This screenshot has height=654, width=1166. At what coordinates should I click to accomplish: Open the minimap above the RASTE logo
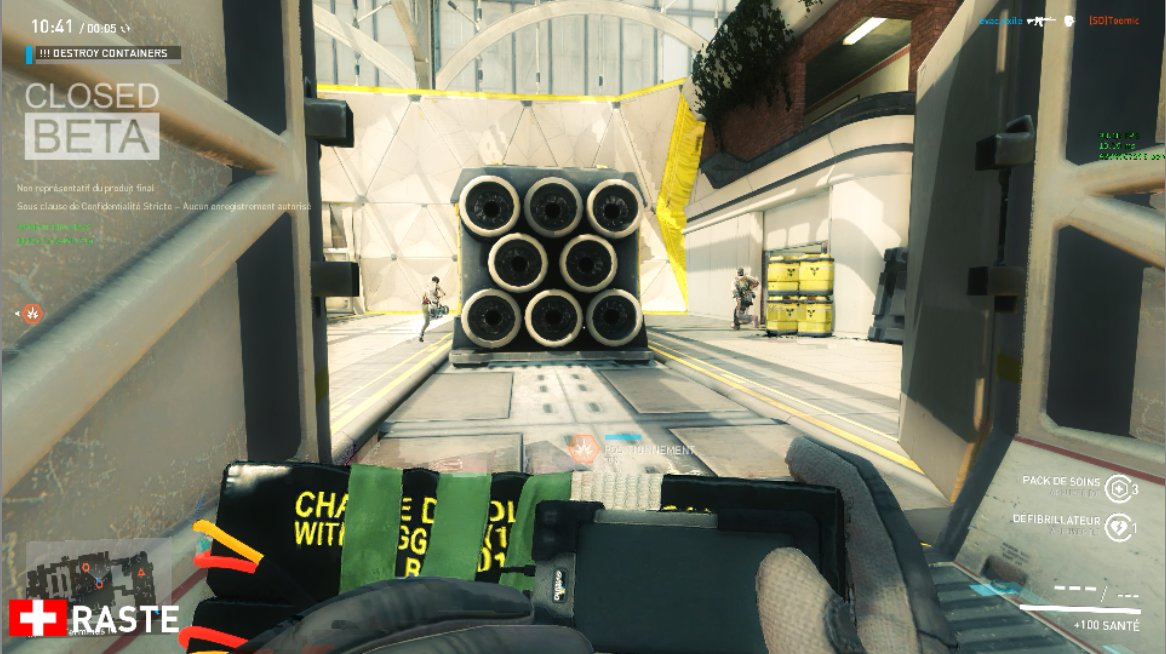[x=97, y=571]
